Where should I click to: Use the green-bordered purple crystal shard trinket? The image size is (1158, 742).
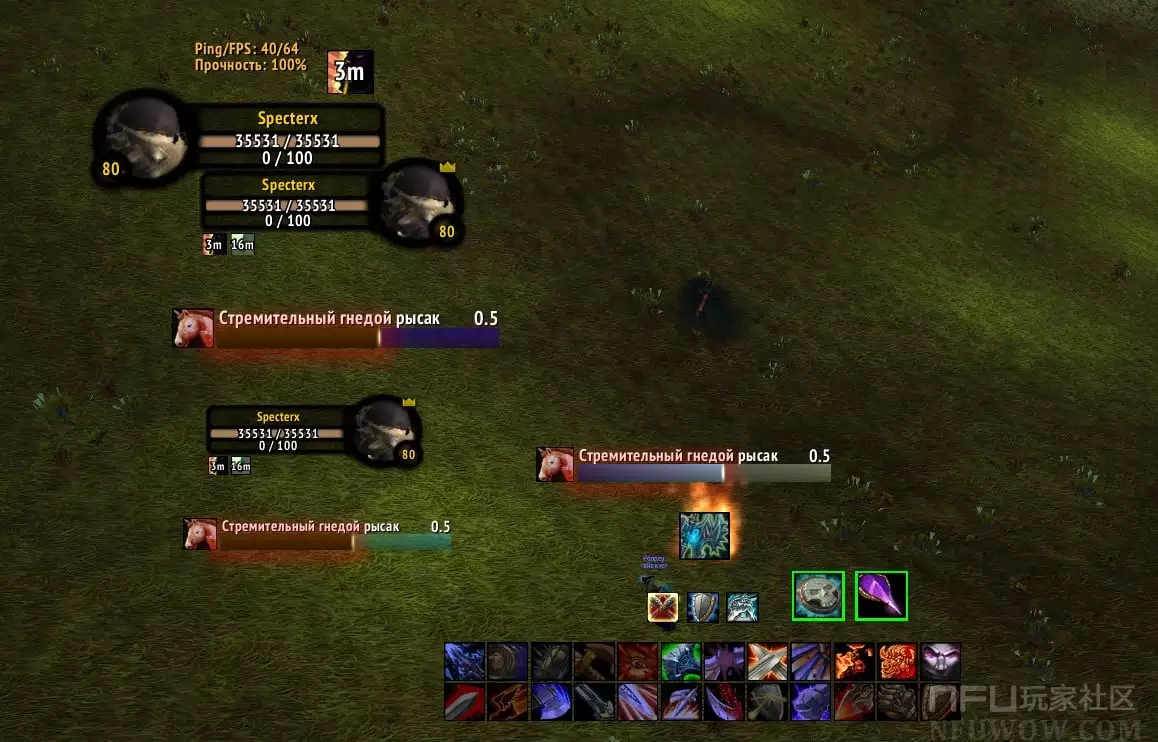point(881,596)
